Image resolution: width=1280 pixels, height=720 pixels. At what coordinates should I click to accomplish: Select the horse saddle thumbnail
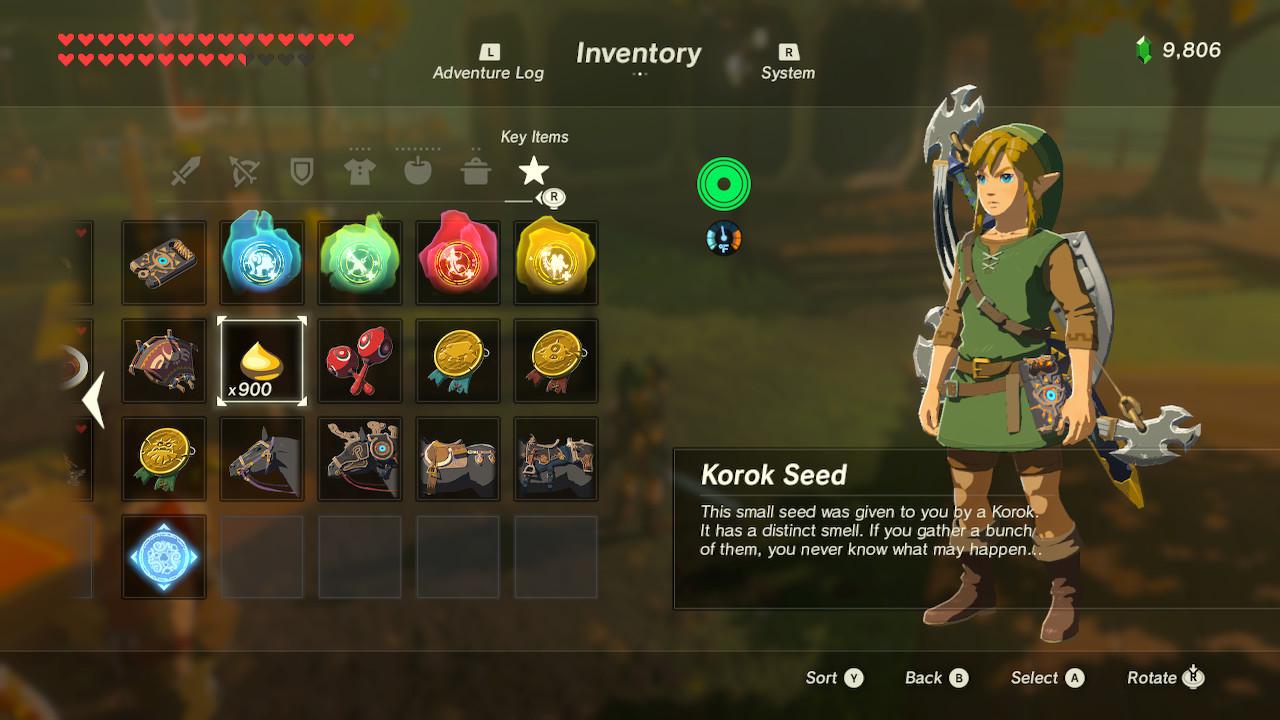tap(457, 460)
